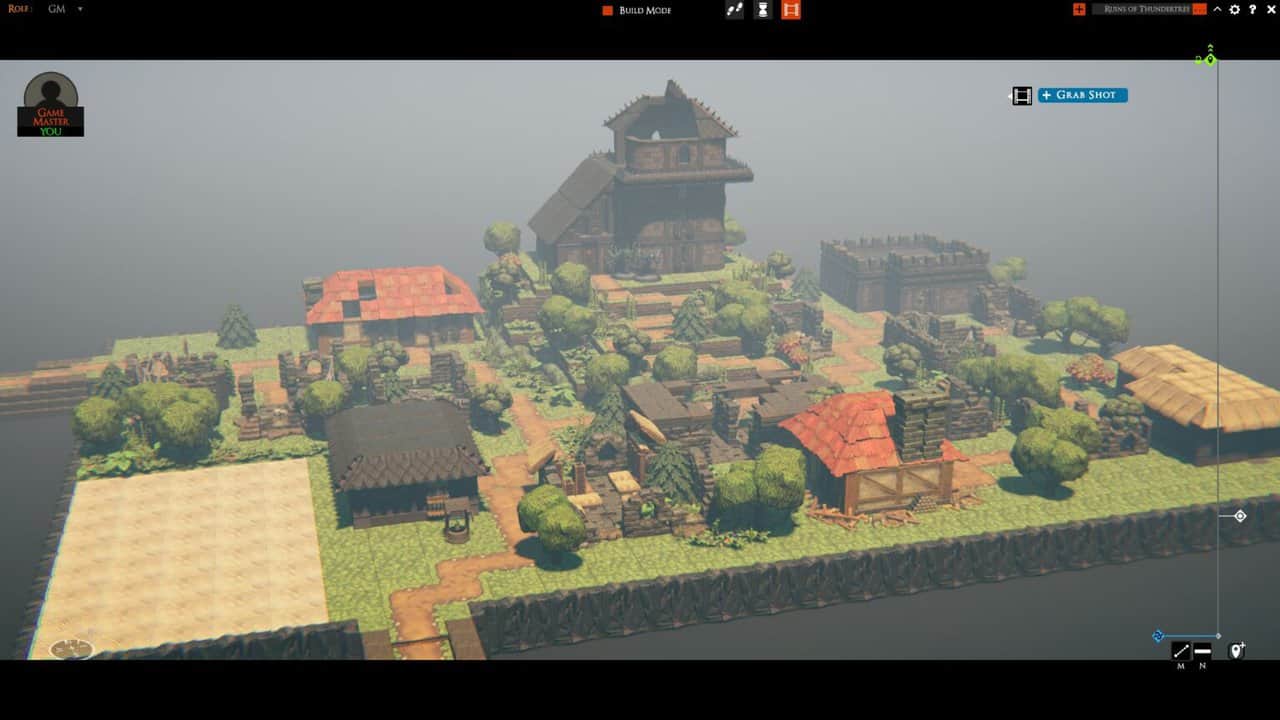Open the application settings gear

coord(1235,9)
